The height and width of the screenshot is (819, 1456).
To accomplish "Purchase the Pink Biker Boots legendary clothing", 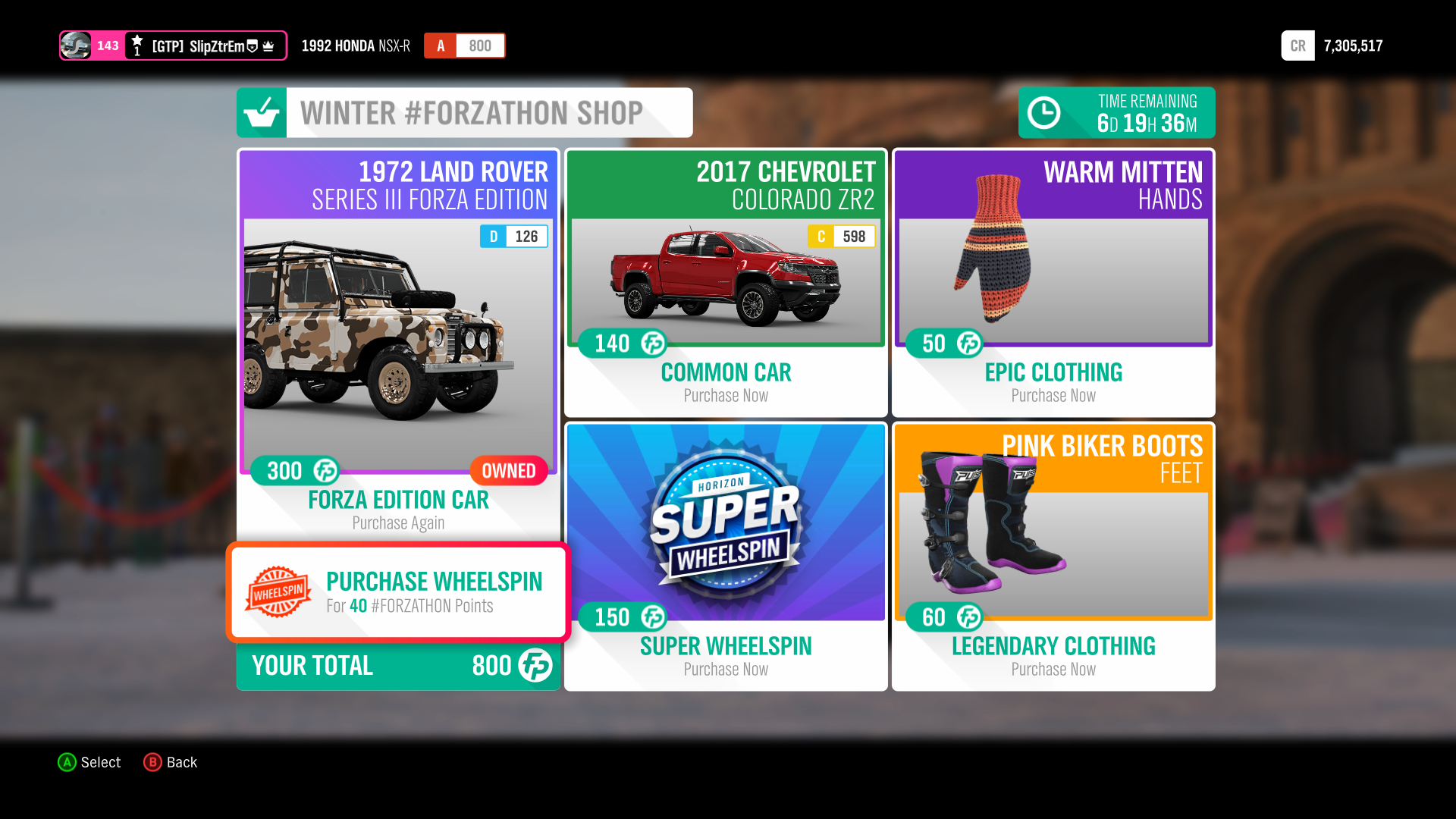I will click(1053, 554).
